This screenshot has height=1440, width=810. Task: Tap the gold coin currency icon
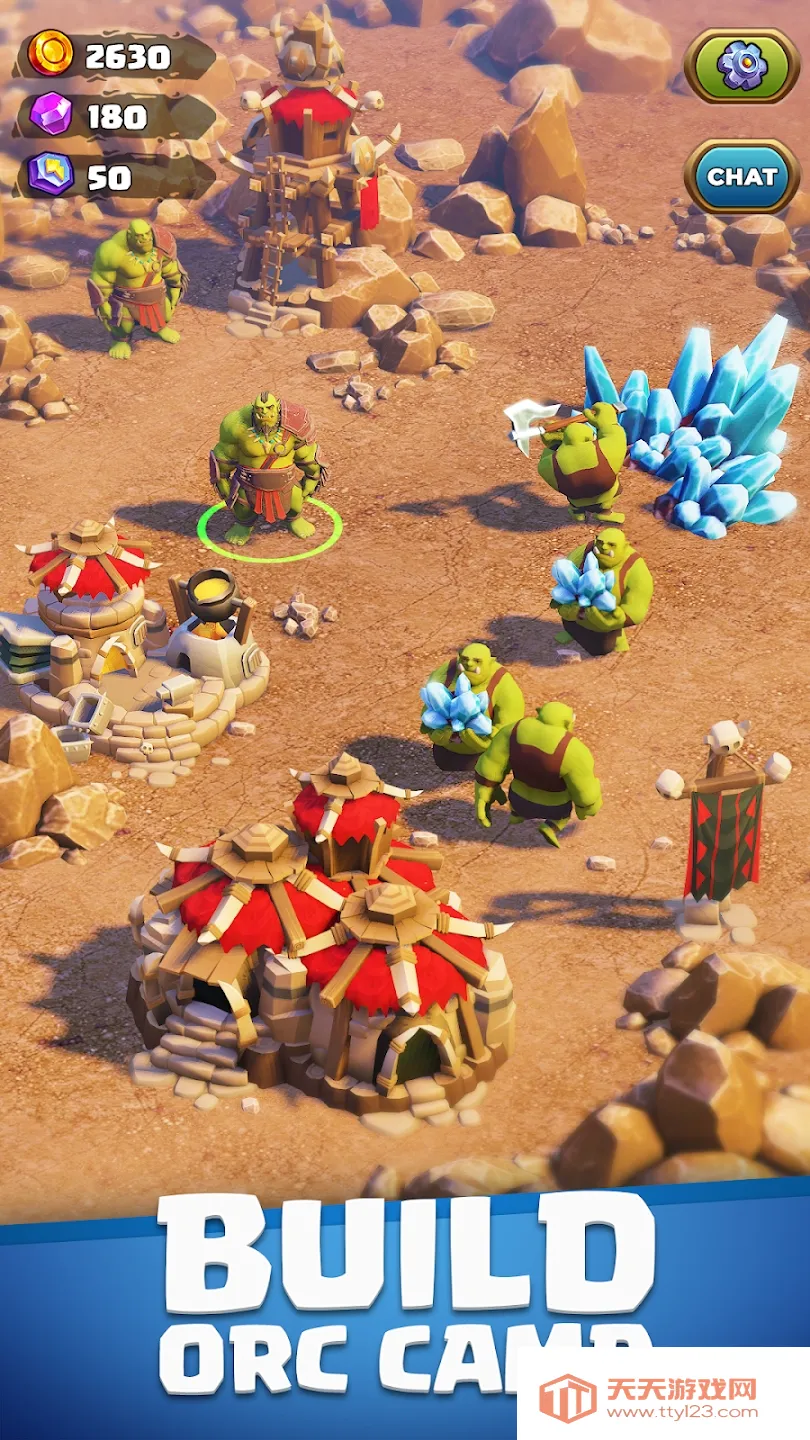coord(50,53)
